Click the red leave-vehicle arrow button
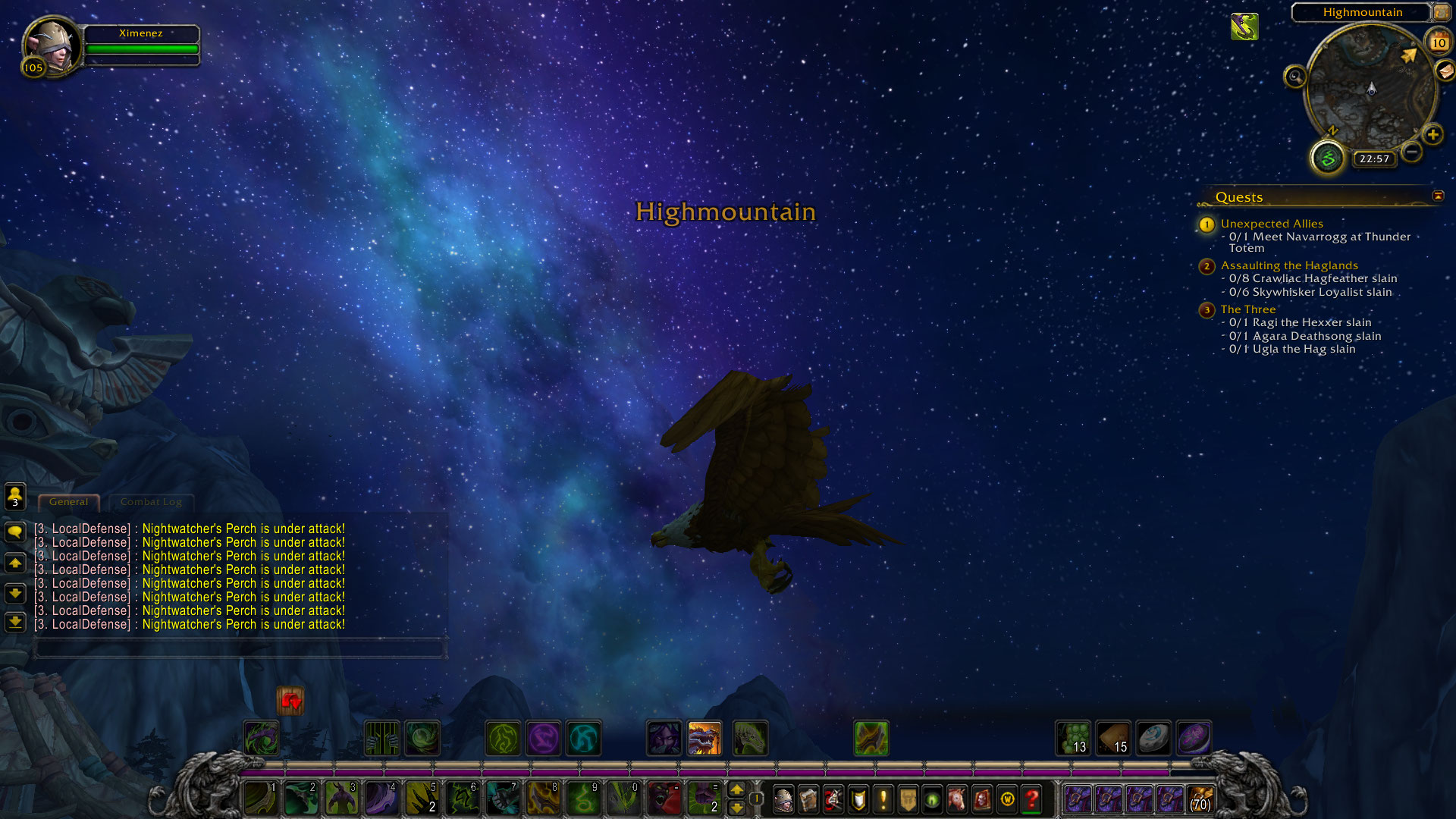This screenshot has width=1456, height=819. coord(290,701)
